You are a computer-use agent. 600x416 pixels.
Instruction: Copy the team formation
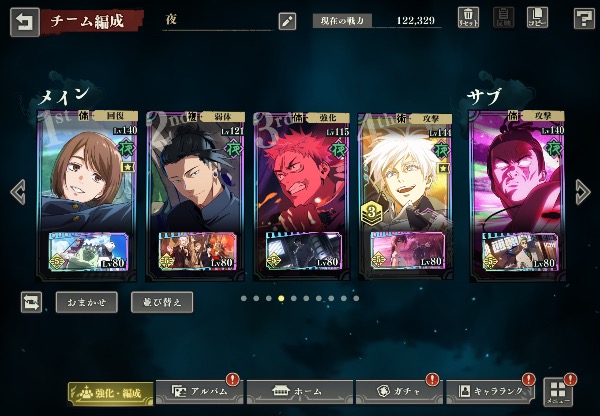537,18
